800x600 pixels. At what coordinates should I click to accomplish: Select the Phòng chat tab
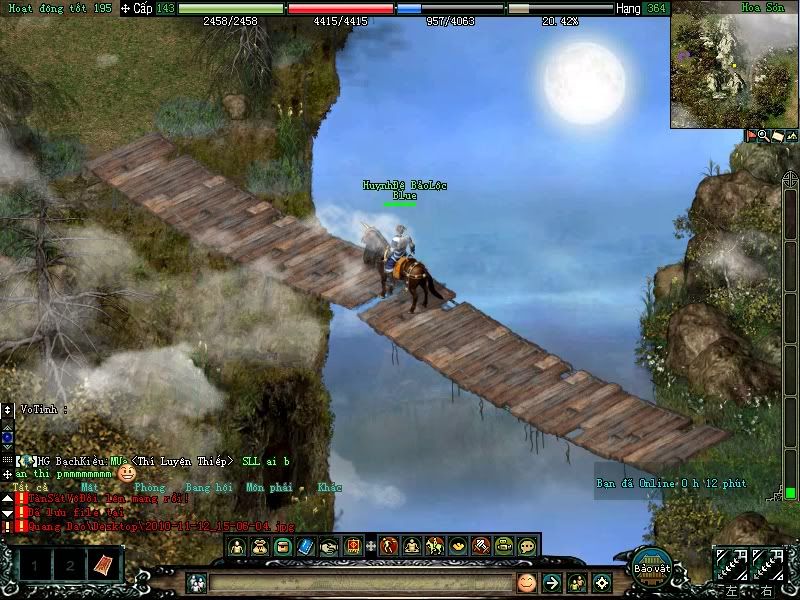pyautogui.click(x=149, y=488)
